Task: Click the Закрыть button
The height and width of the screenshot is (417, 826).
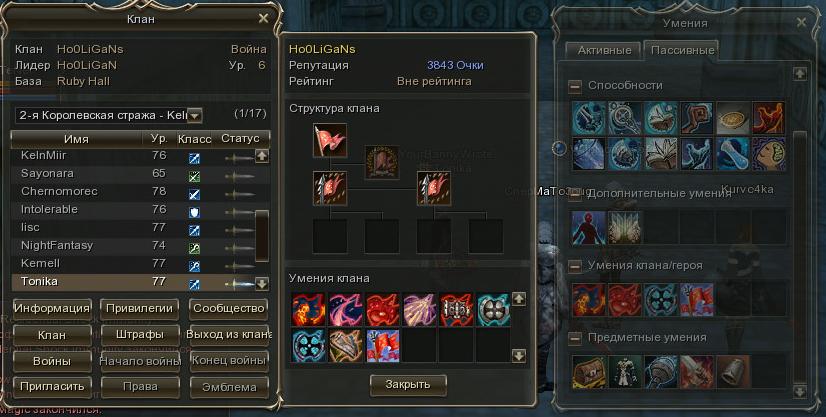Action: click(408, 384)
